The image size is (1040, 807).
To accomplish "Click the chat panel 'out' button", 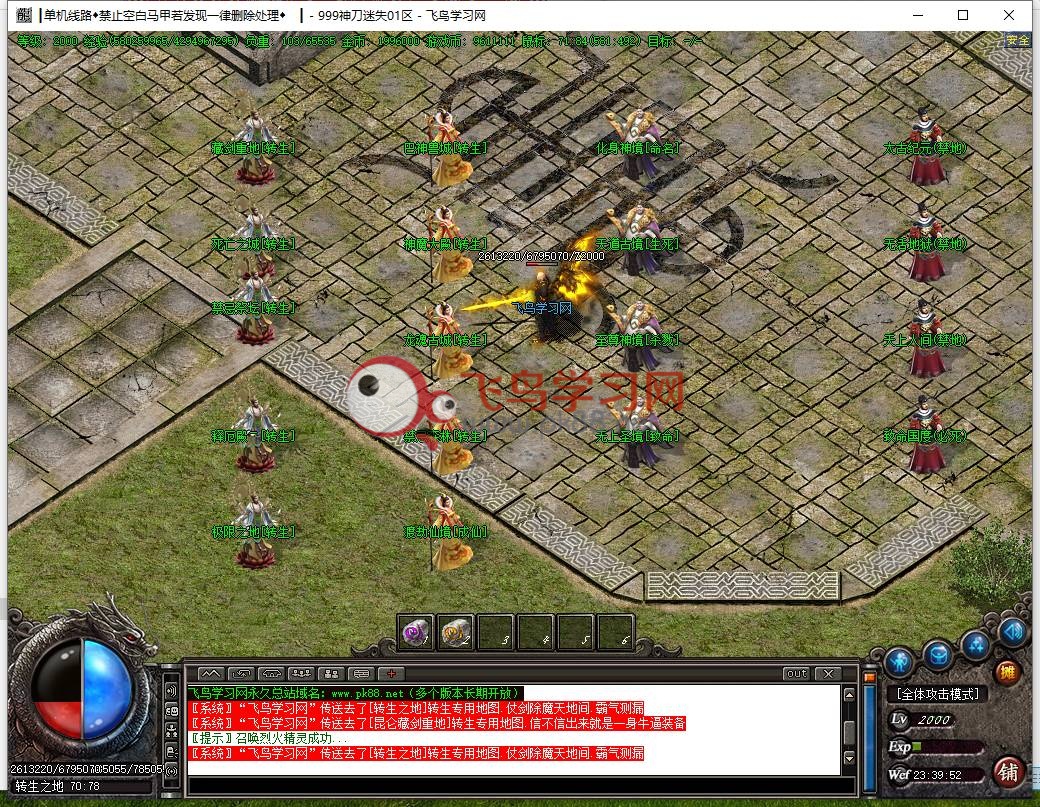I will coord(796,673).
